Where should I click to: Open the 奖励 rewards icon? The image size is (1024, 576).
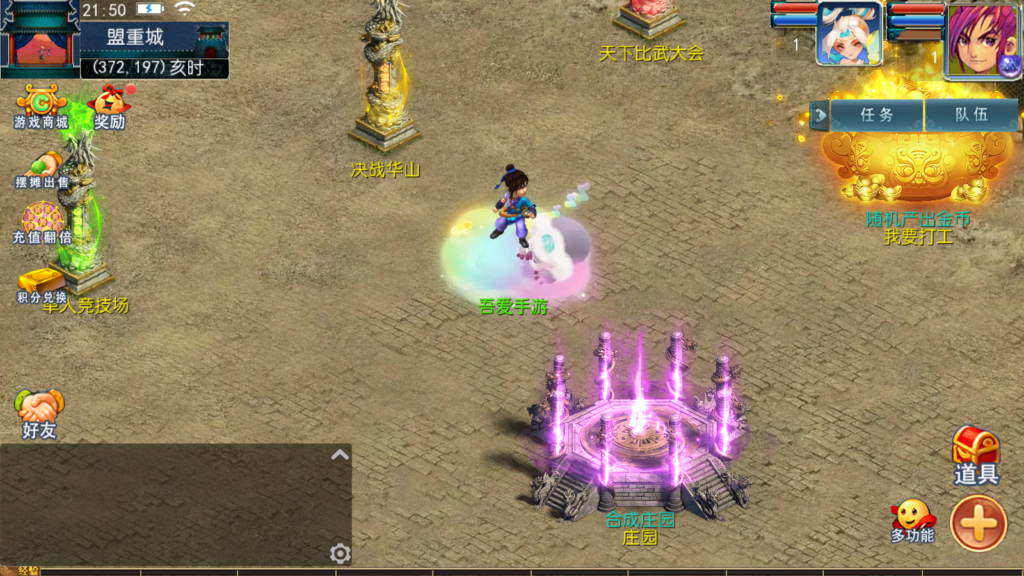[x=110, y=105]
